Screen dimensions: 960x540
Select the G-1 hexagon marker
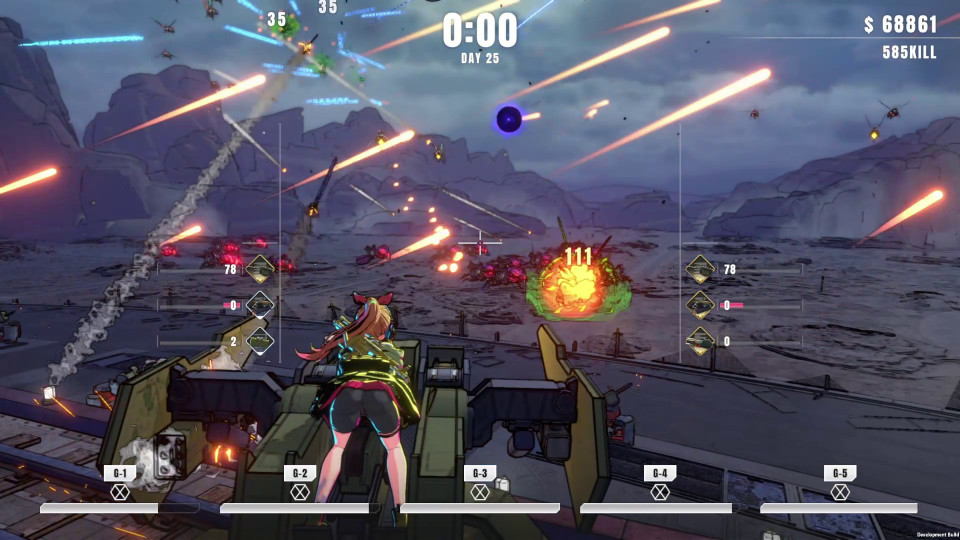click(120, 492)
